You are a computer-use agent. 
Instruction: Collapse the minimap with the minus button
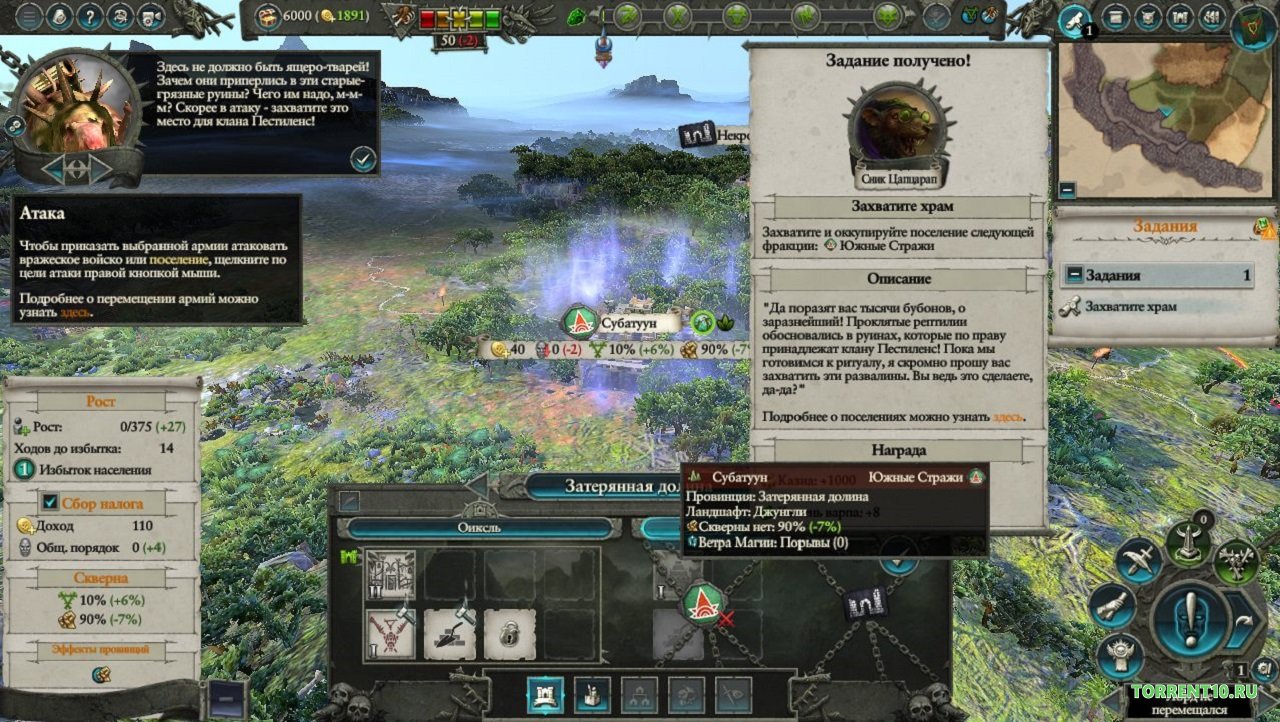(1067, 189)
